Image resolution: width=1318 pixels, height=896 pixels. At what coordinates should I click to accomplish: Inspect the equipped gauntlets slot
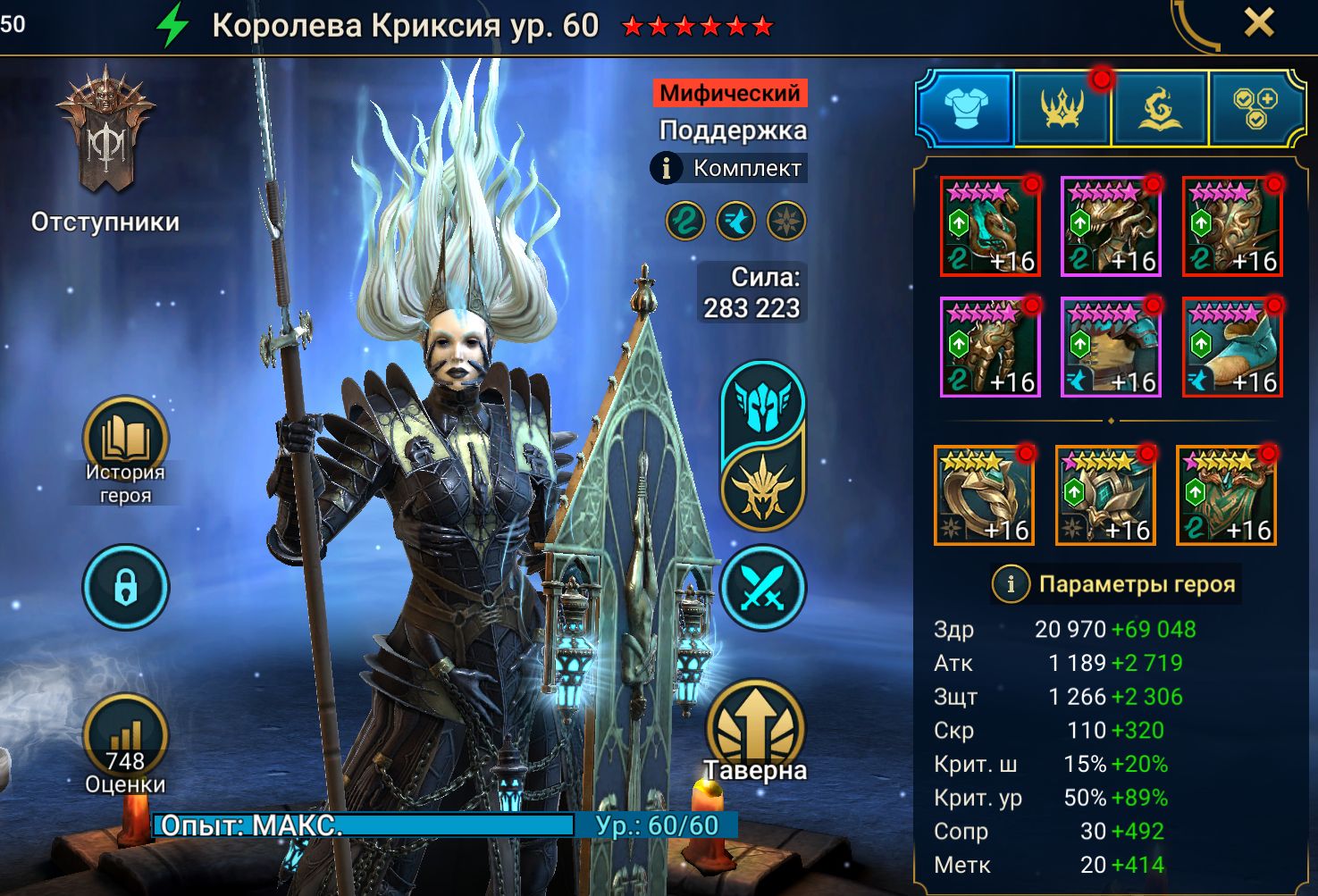click(x=990, y=347)
